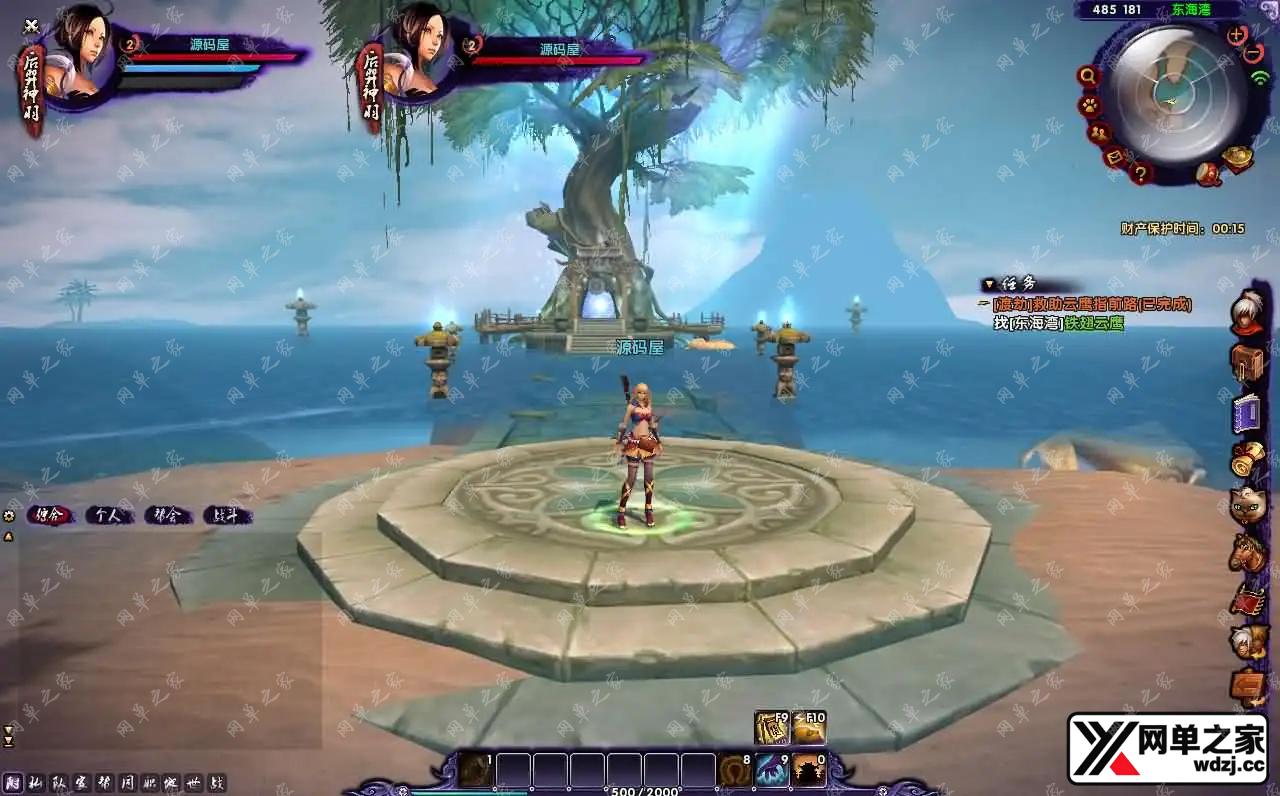Open the cat face icon
Screen dimensions: 1280x796
click(1247, 506)
